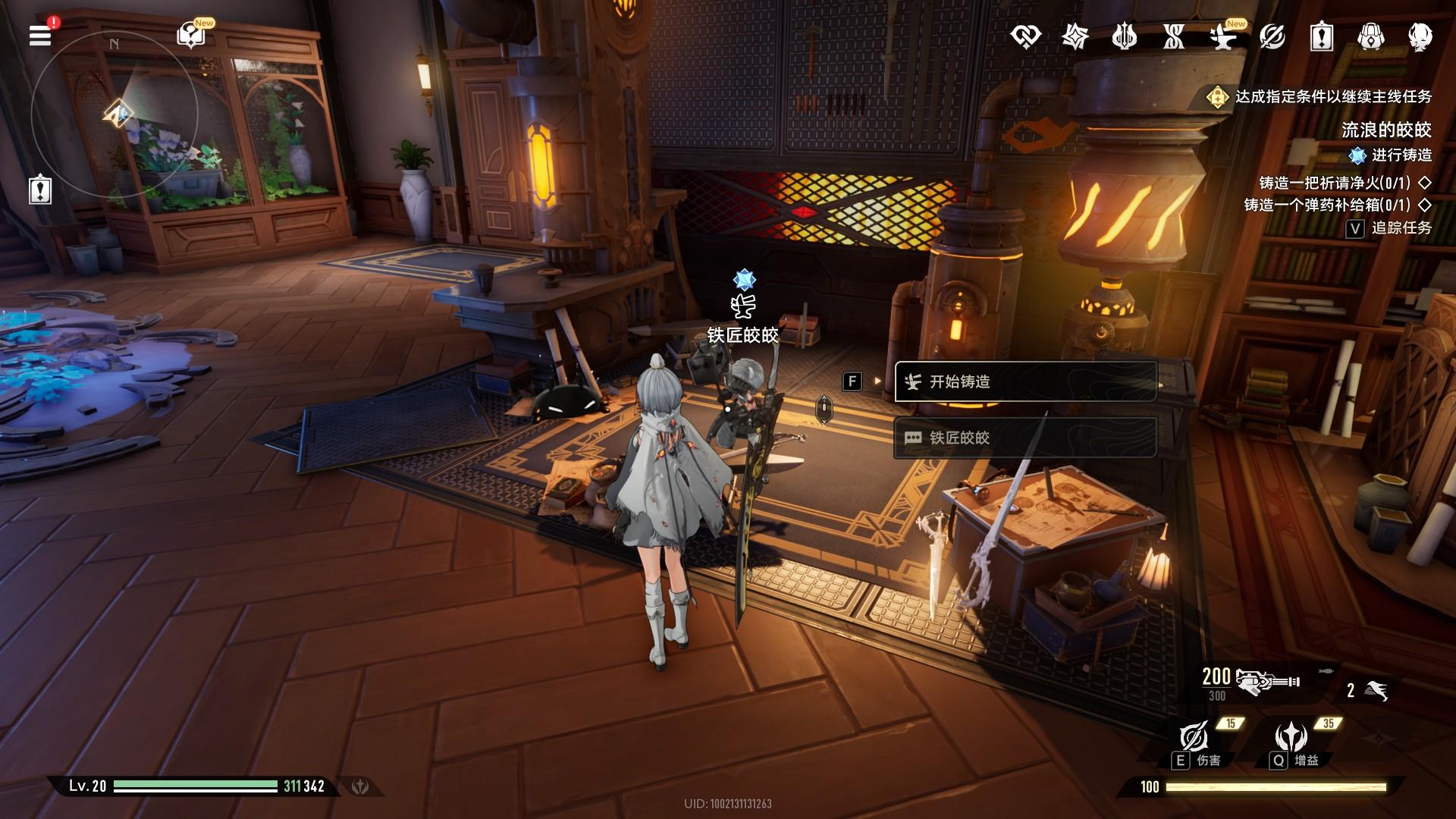
Task: Open the quest board exclamation icon in the top bar
Action: 1321,36
